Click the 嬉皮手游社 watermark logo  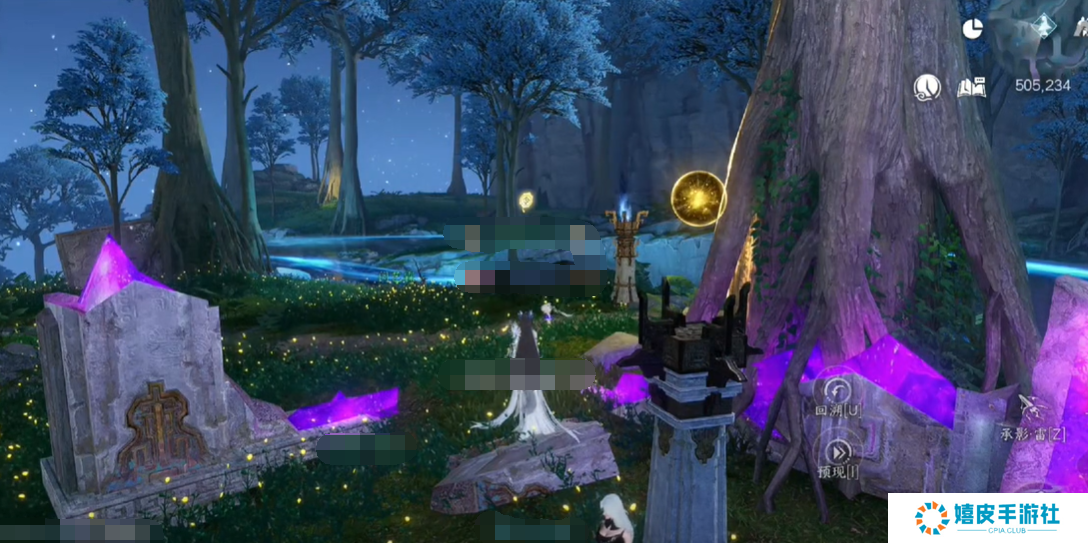tap(987, 518)
